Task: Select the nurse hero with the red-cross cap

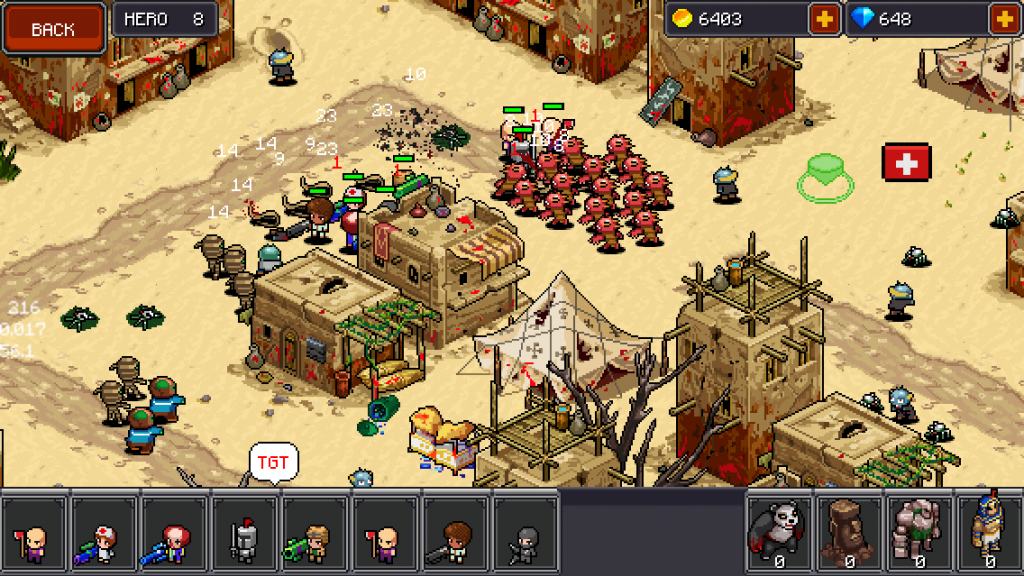Action: [104, 534]
